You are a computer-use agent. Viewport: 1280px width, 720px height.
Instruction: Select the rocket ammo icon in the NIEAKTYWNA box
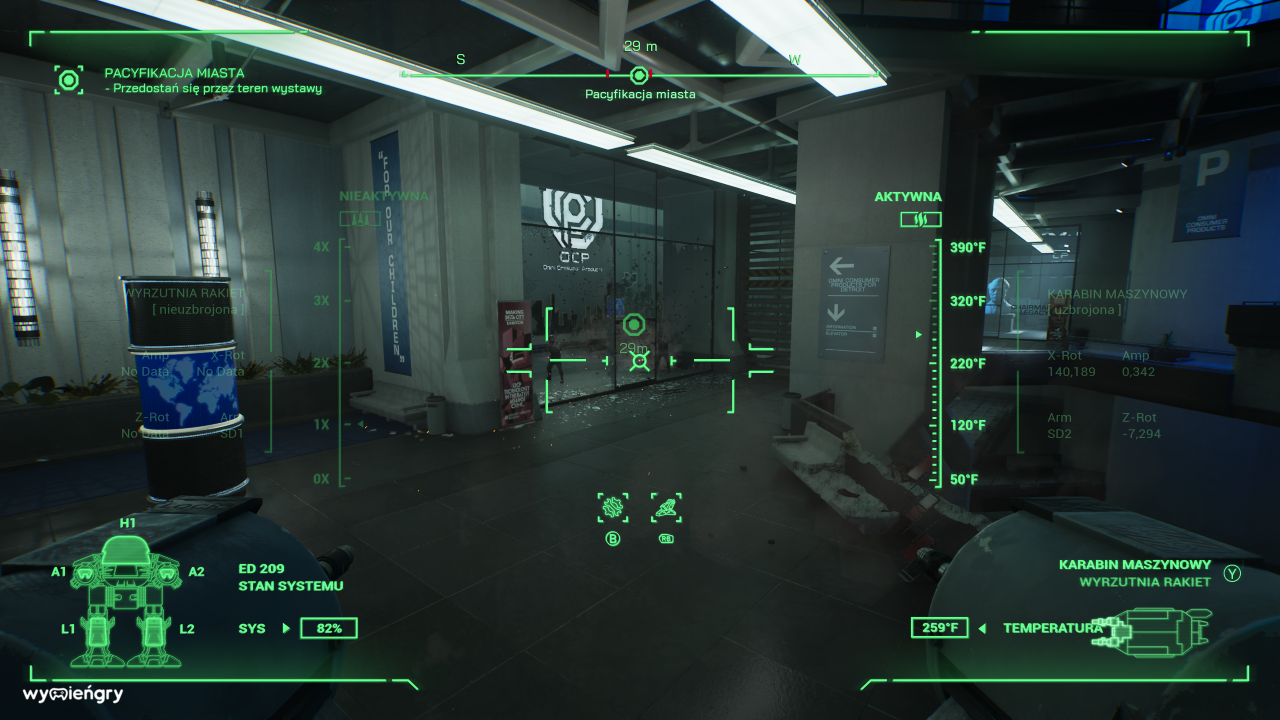[x=358, y=218]
